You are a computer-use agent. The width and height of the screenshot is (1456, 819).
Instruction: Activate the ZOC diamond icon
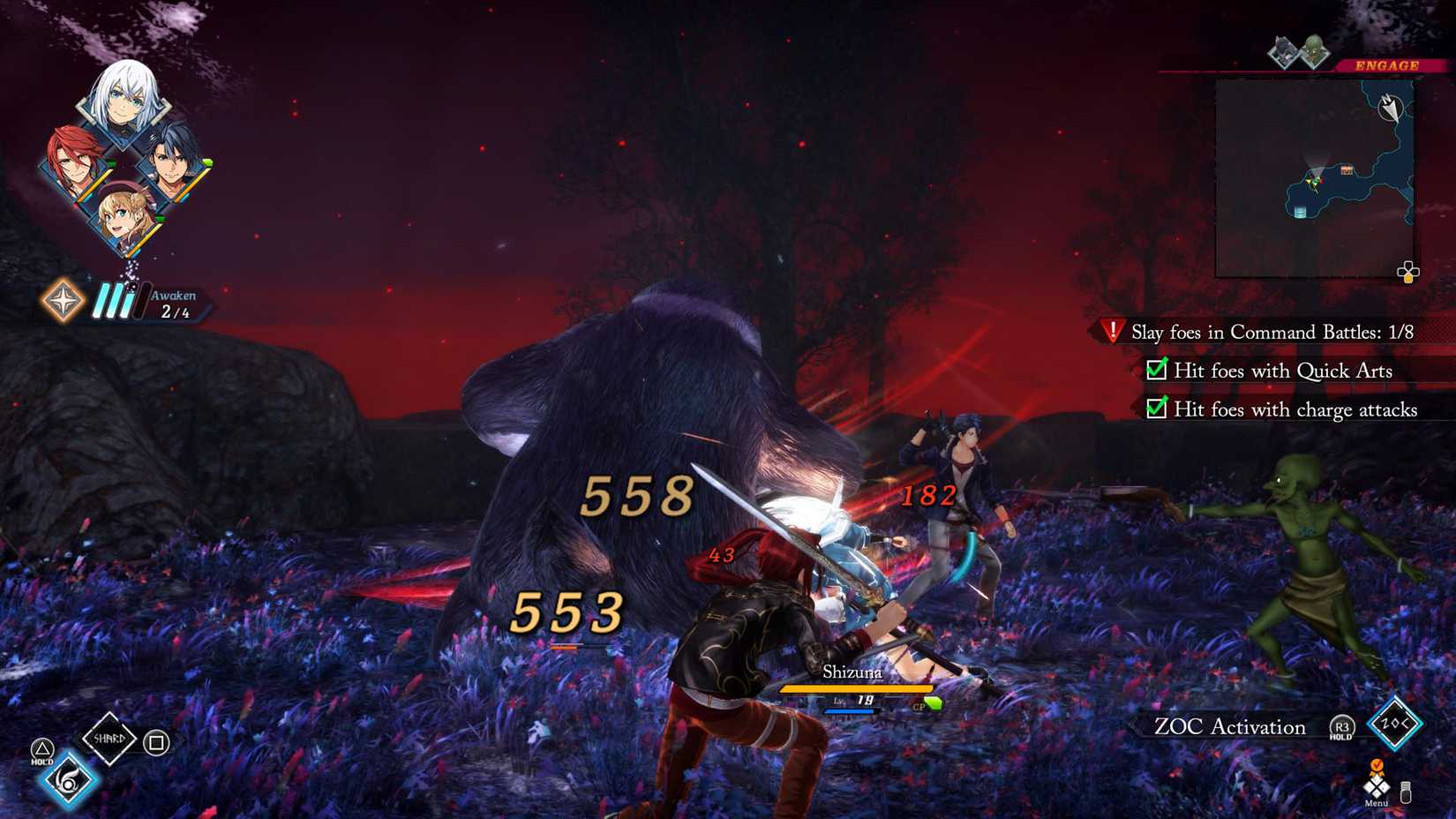(1394, 724)
